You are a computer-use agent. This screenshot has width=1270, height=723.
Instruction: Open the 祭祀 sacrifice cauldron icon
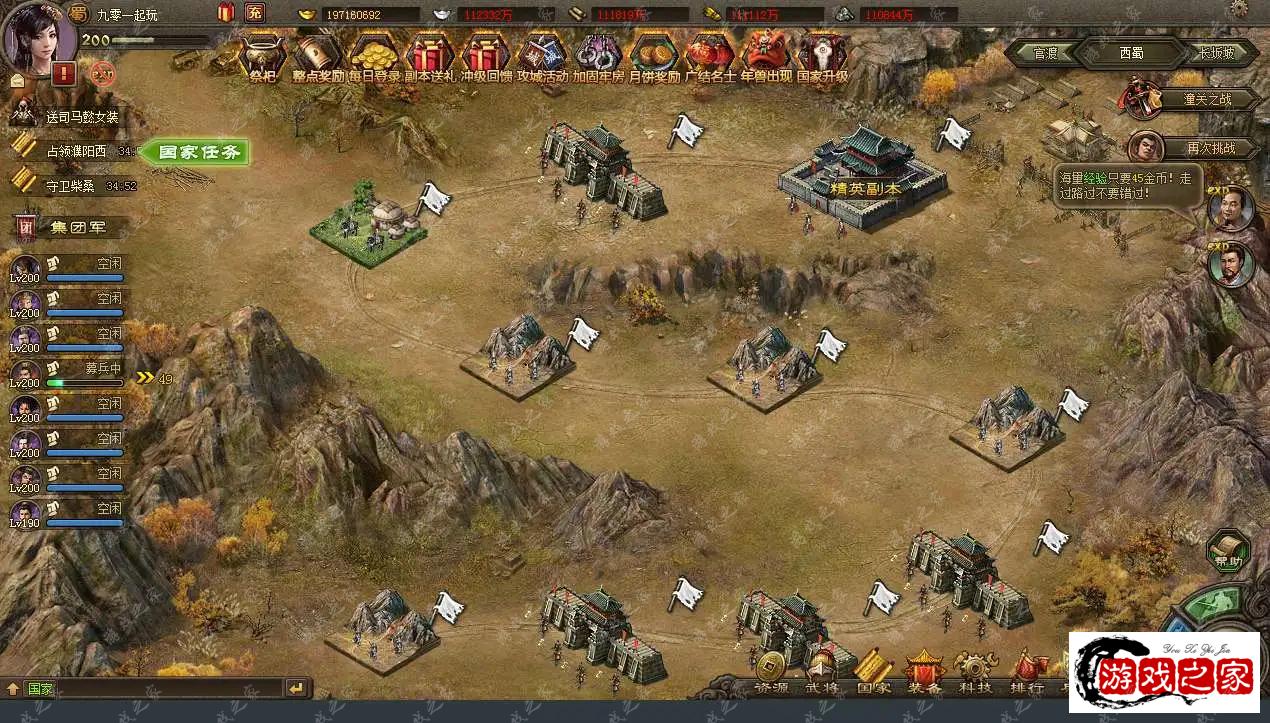[x=263, y=55]
